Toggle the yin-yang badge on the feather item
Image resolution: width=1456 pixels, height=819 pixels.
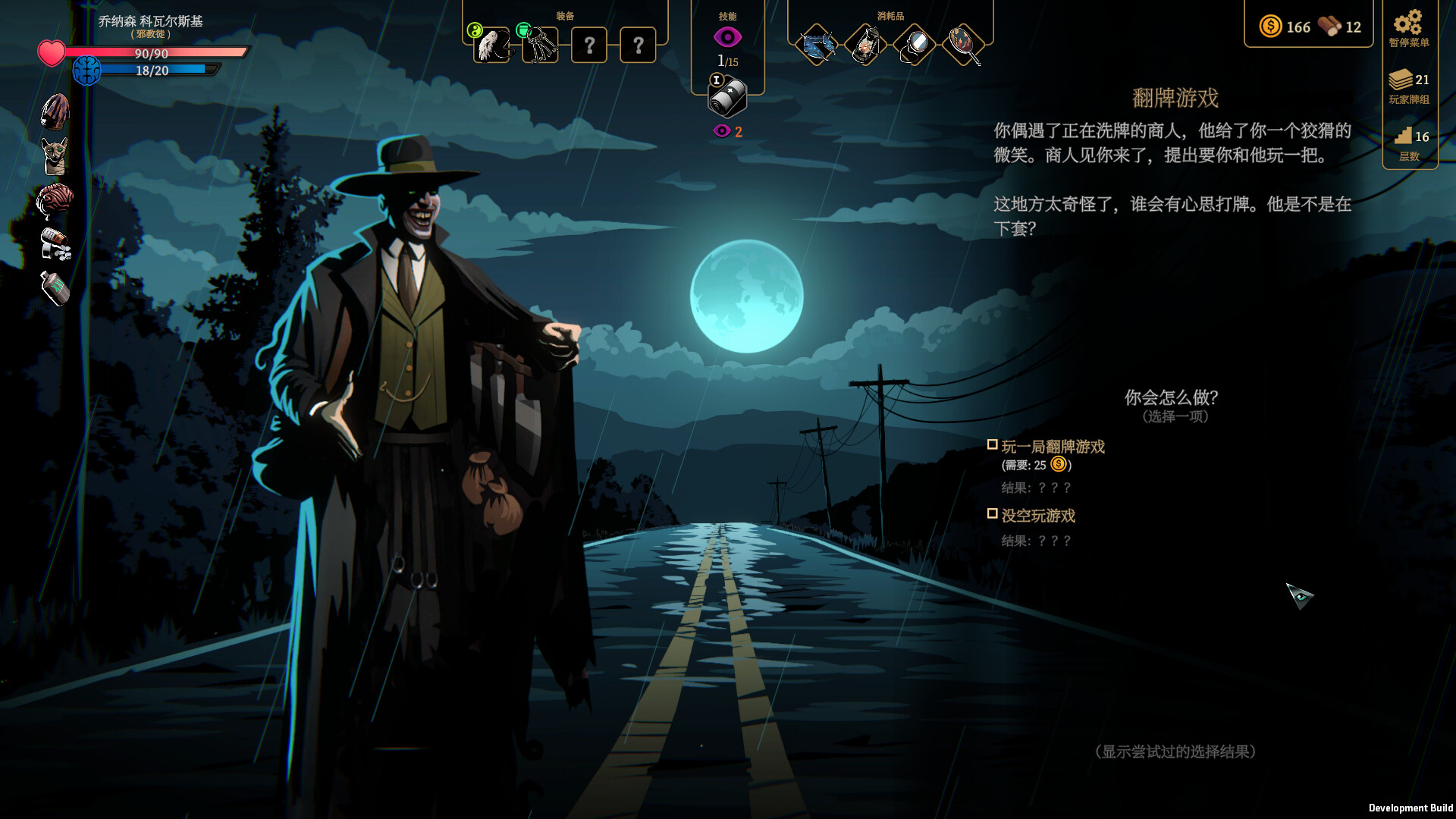475,29
